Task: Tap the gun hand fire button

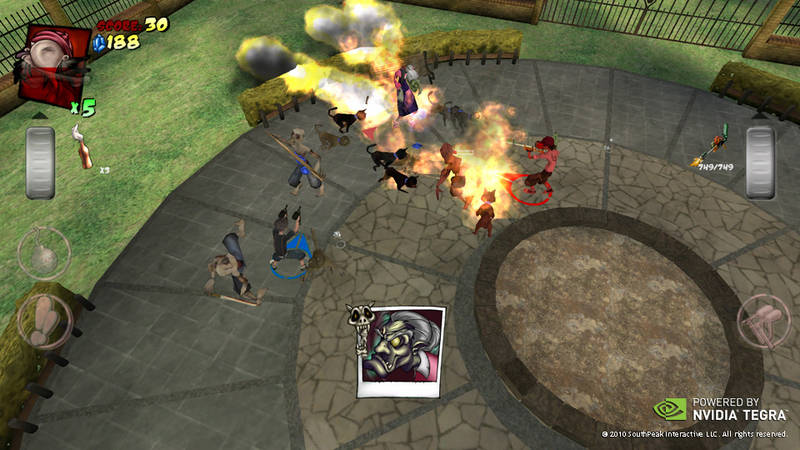Action: [762, 323]
